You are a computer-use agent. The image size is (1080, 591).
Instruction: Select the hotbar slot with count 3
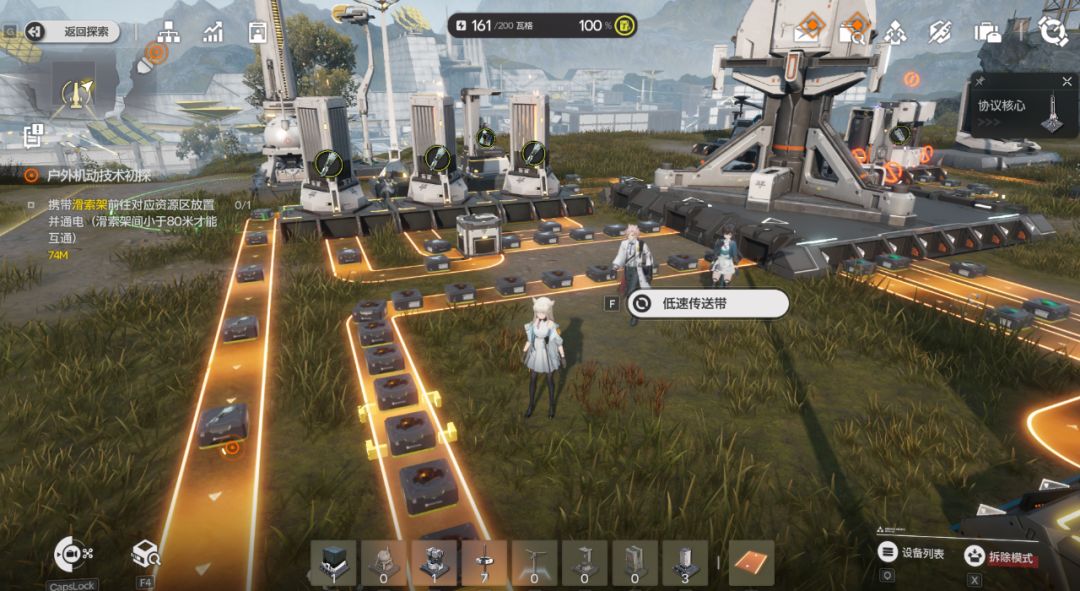click(x=684, y=562)
